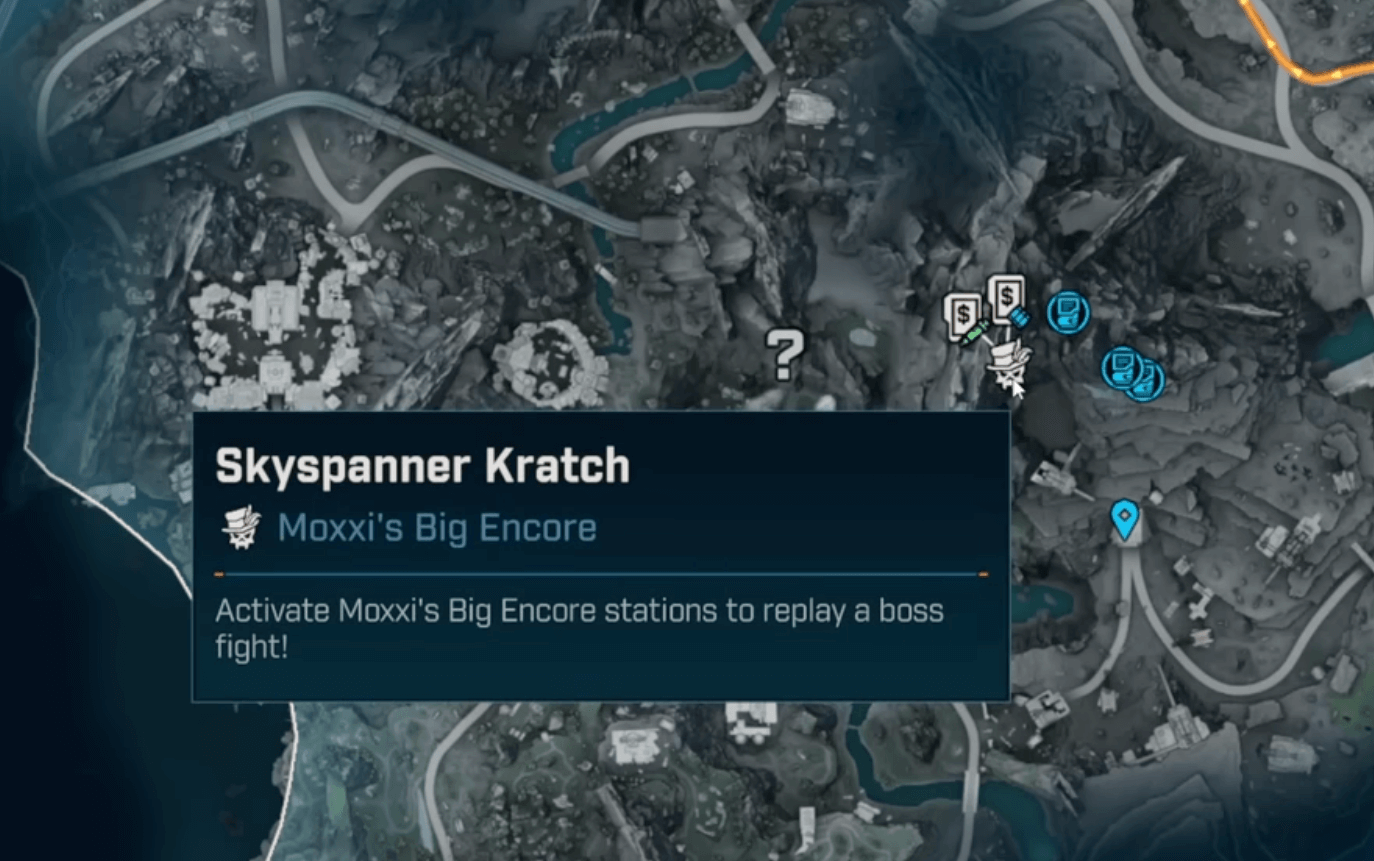The image size is (1374, 861).
Task: Select the blue waypoint pin on the map
Action: pos(1126,520)
